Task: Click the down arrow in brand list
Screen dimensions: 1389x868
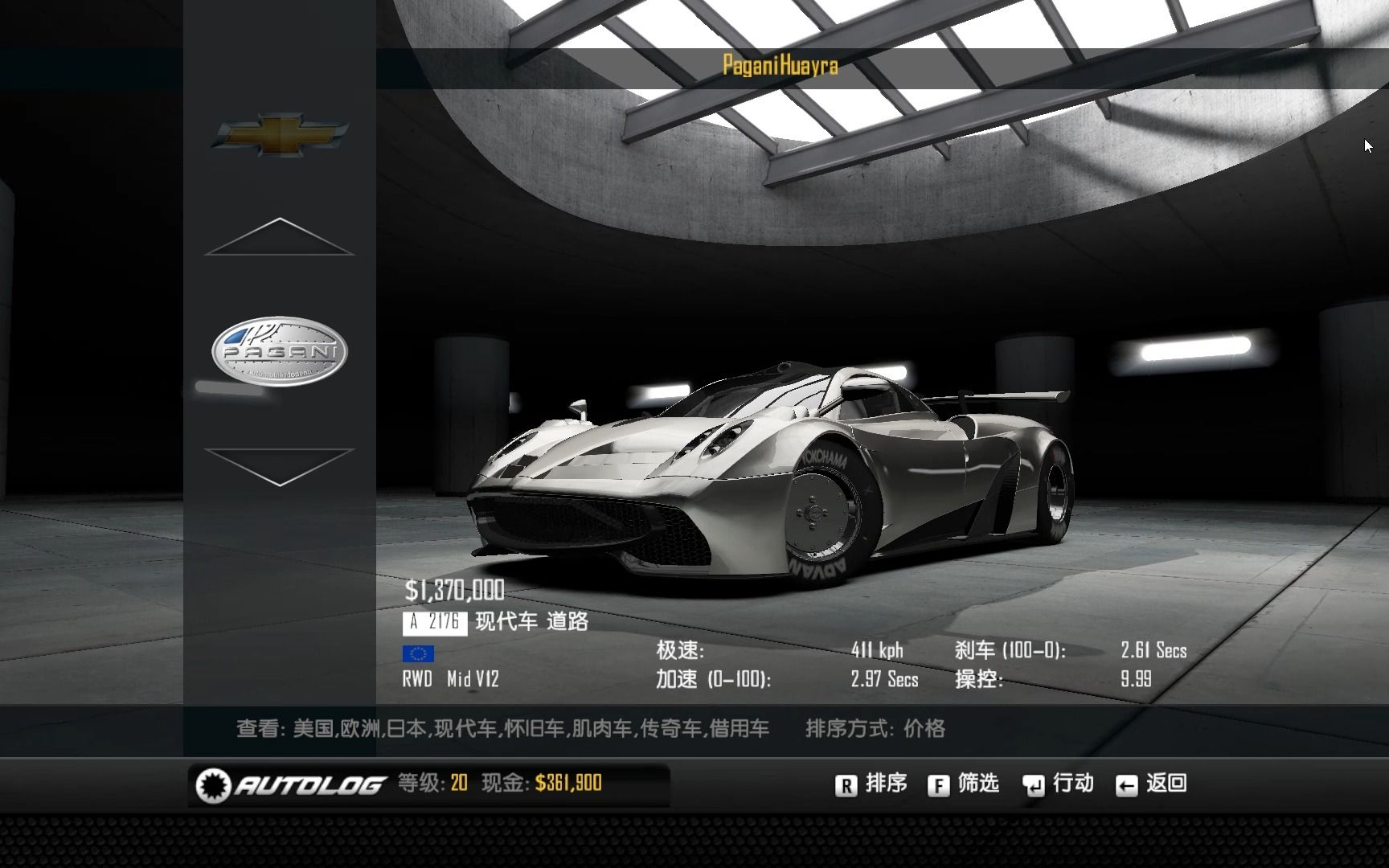Action: pos(280,466)
